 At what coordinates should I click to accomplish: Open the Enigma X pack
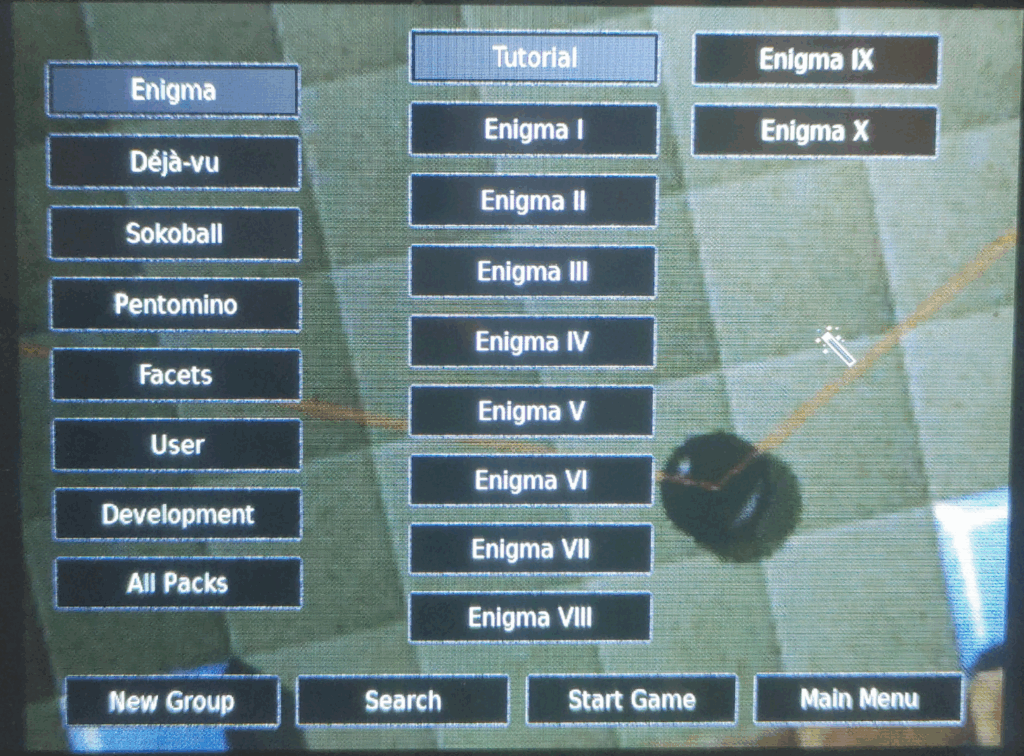coord(815,131)
